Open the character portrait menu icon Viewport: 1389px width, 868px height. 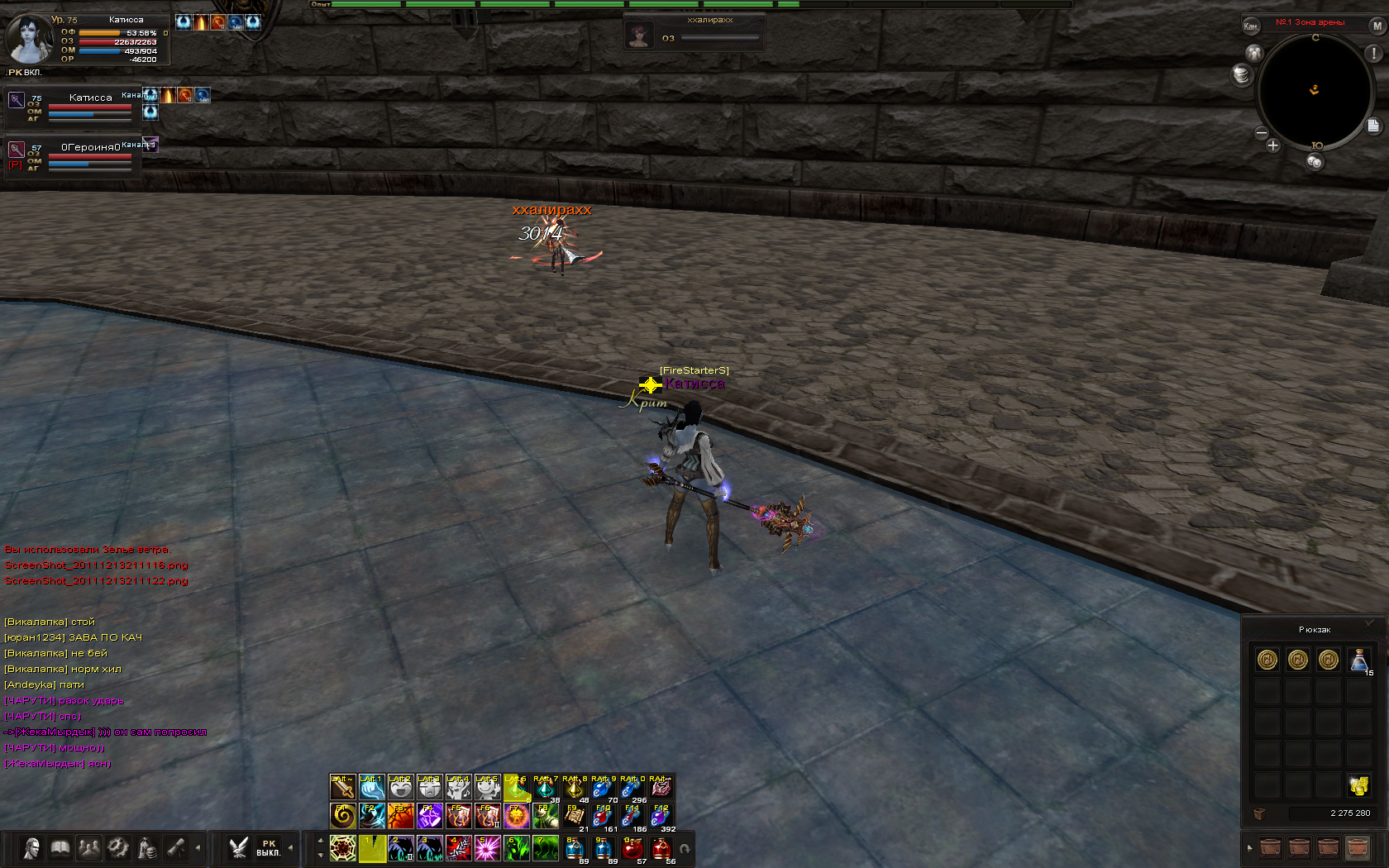click(31, 848)
